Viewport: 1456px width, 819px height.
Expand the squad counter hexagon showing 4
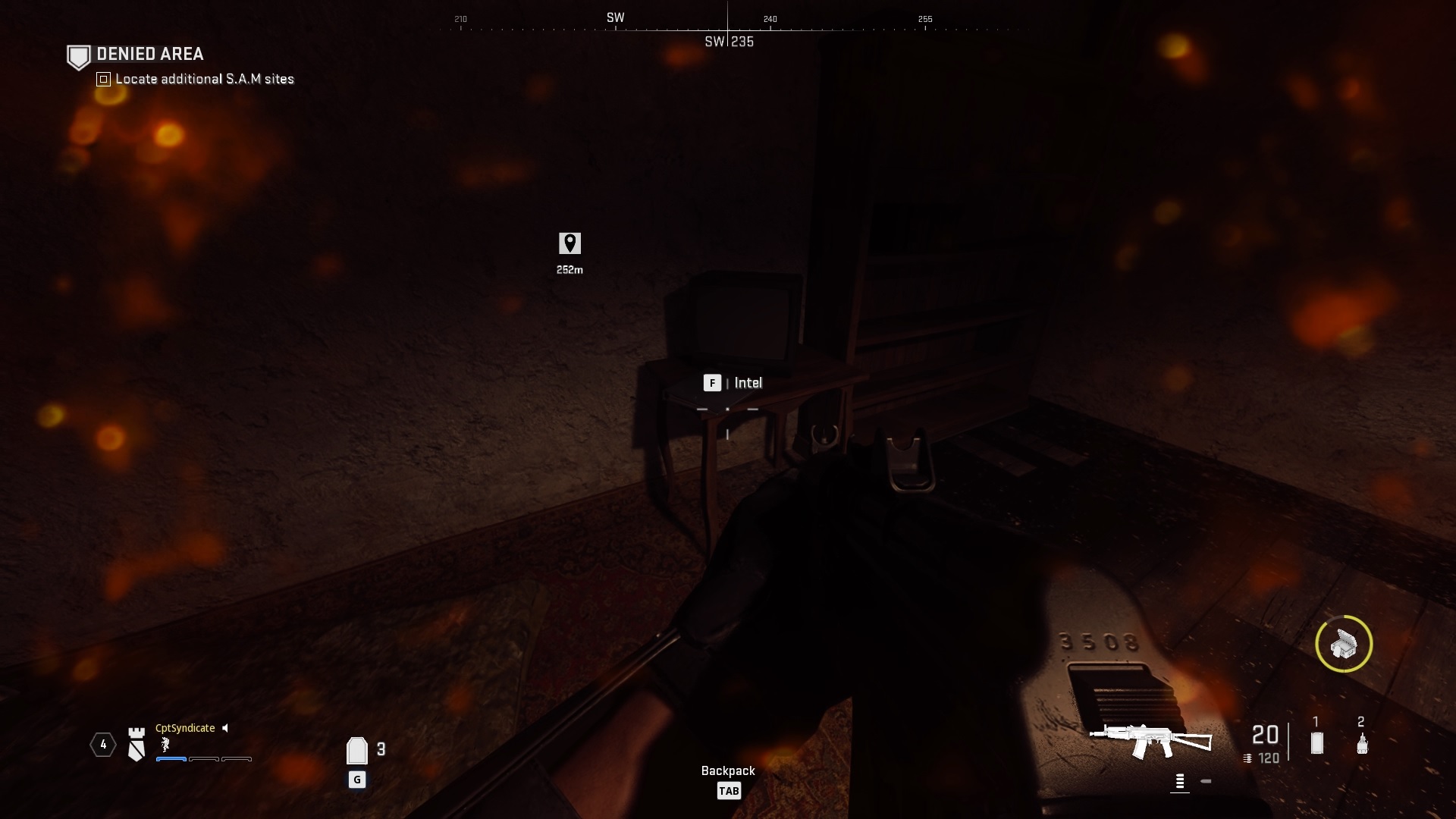pos(103,744)
